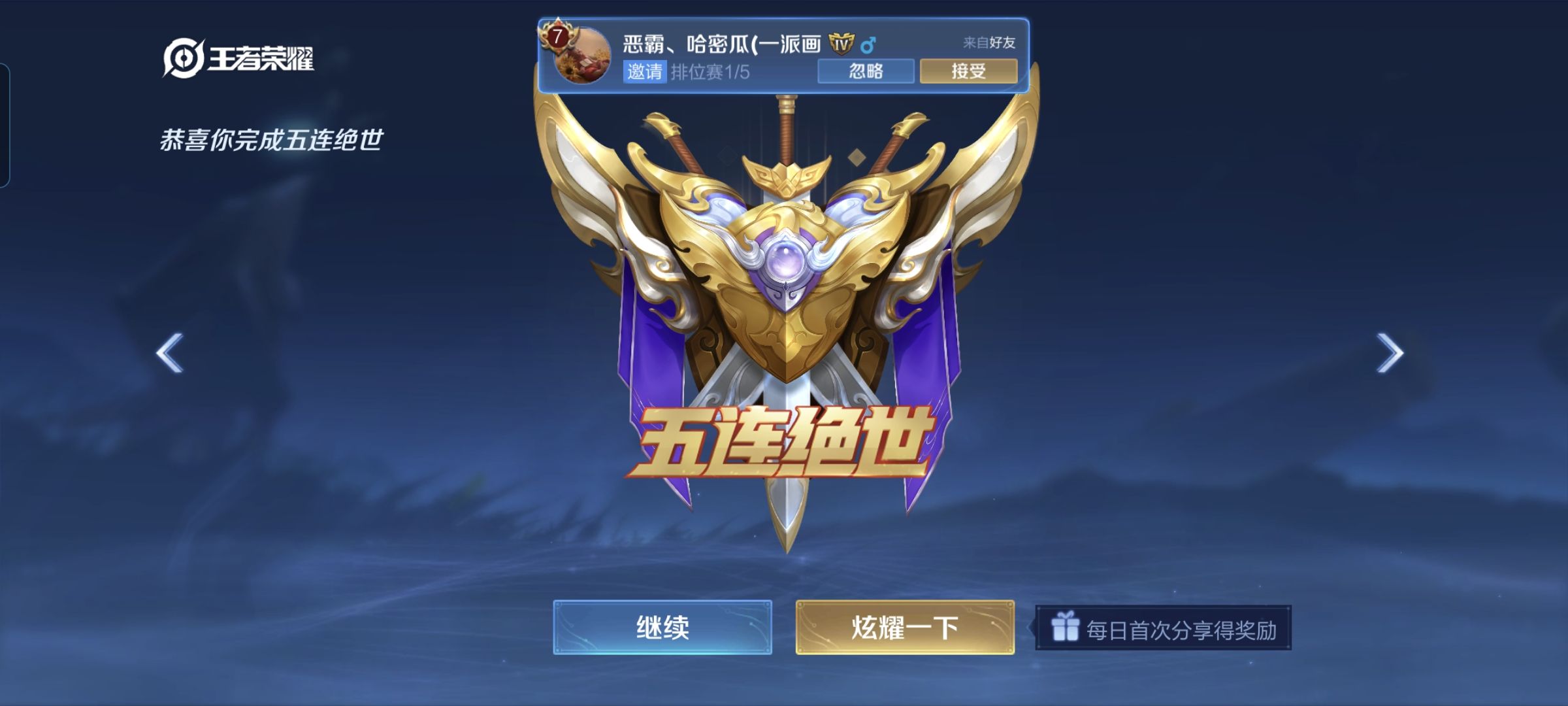
Task: Click the 继续 continue button
Action: pos(662,627)
